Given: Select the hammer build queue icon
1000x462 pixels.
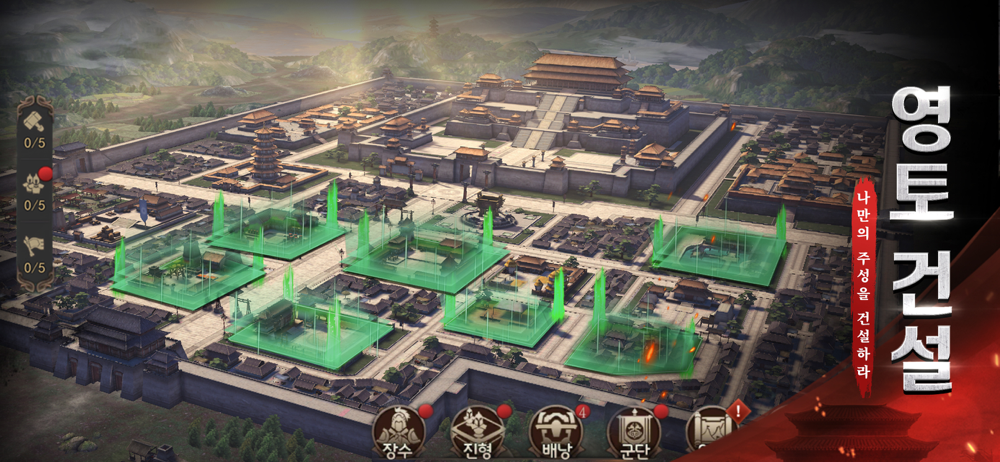Looking at the screenshot, I should point(35,122).
